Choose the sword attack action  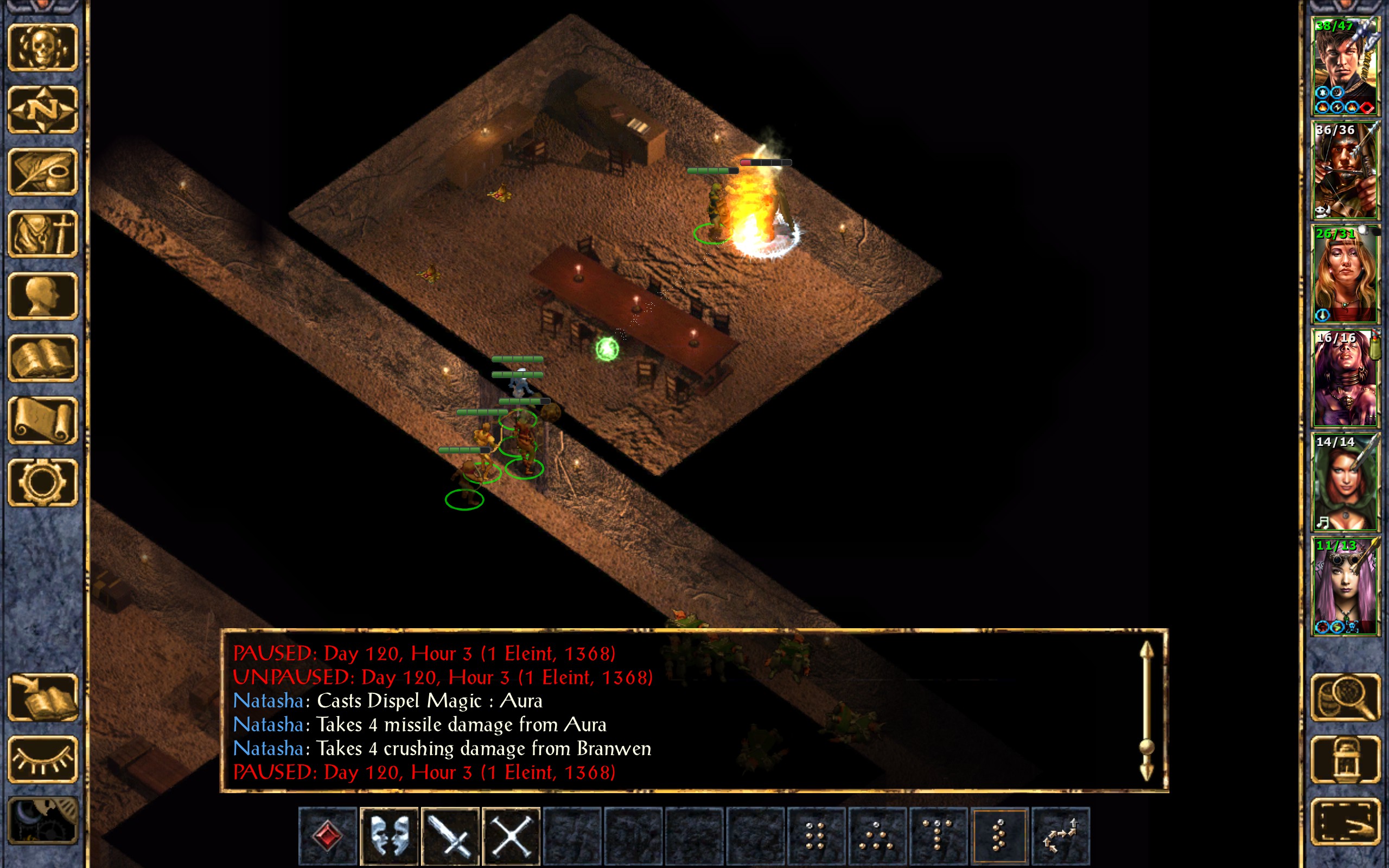point(450,835)
